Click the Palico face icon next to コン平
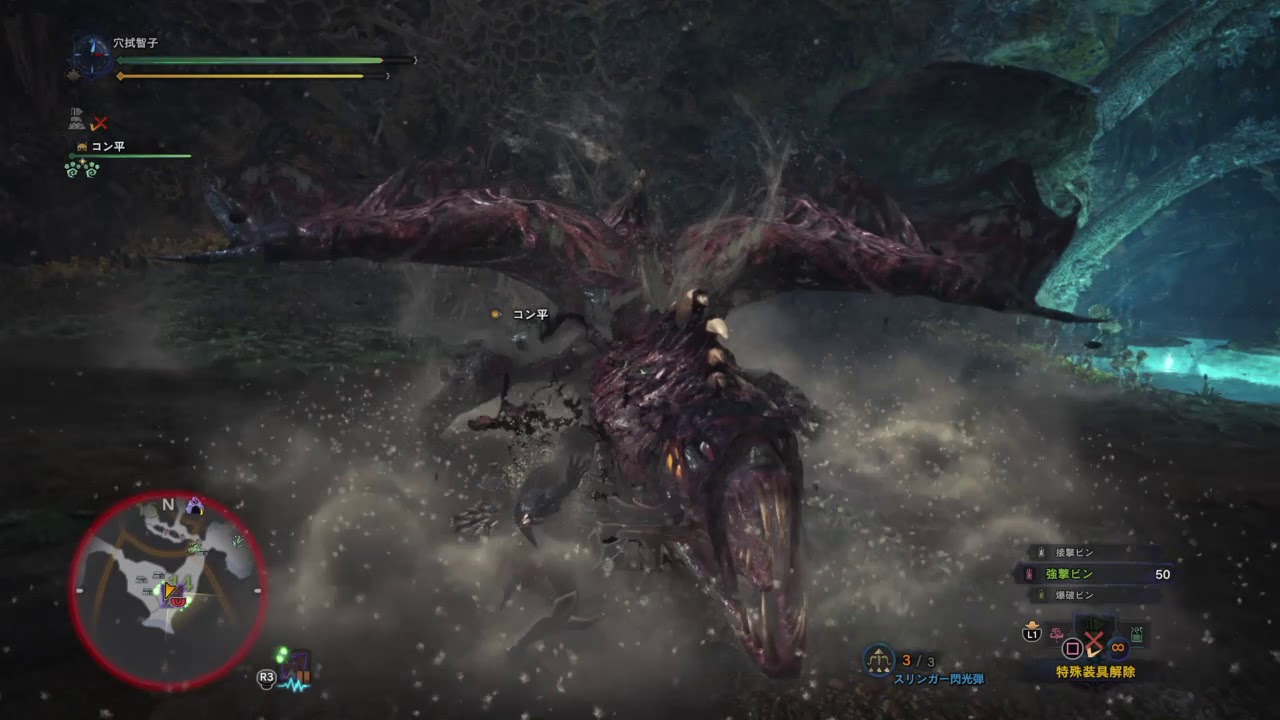 coord(82,147)
